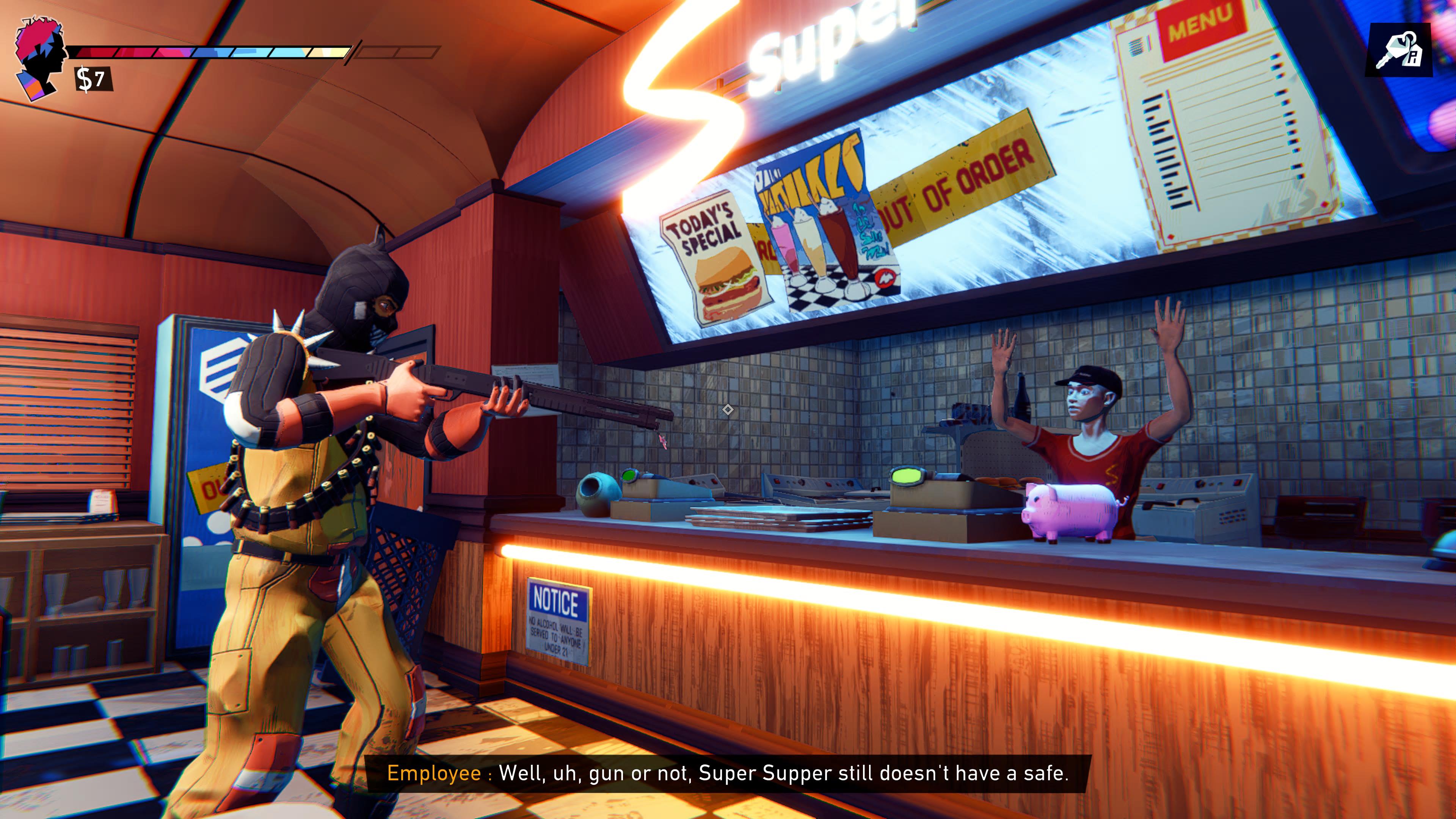
Task: Click the keys and padlock icon
Action: coord(1398,50)
